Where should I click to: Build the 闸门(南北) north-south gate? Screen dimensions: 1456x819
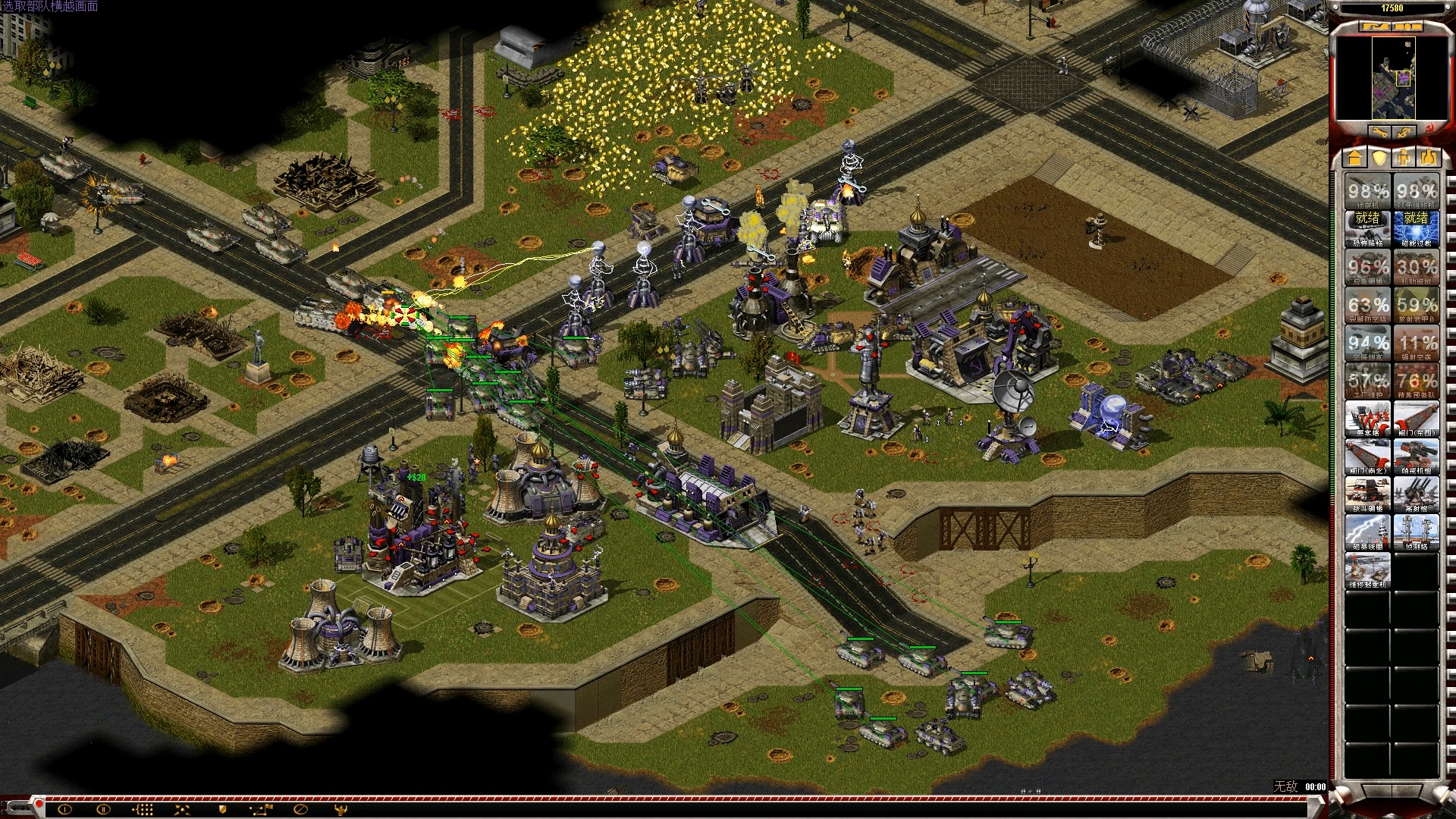coord(1368,456)
